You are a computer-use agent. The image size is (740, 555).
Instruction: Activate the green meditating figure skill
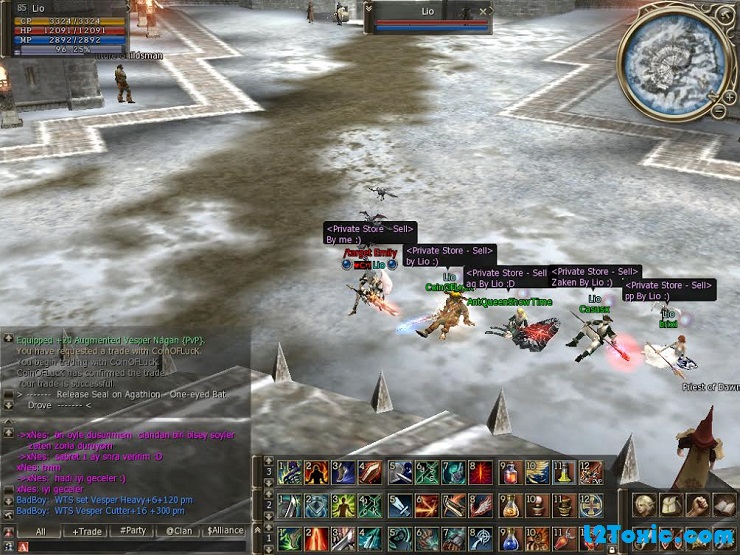coord(343,505)
